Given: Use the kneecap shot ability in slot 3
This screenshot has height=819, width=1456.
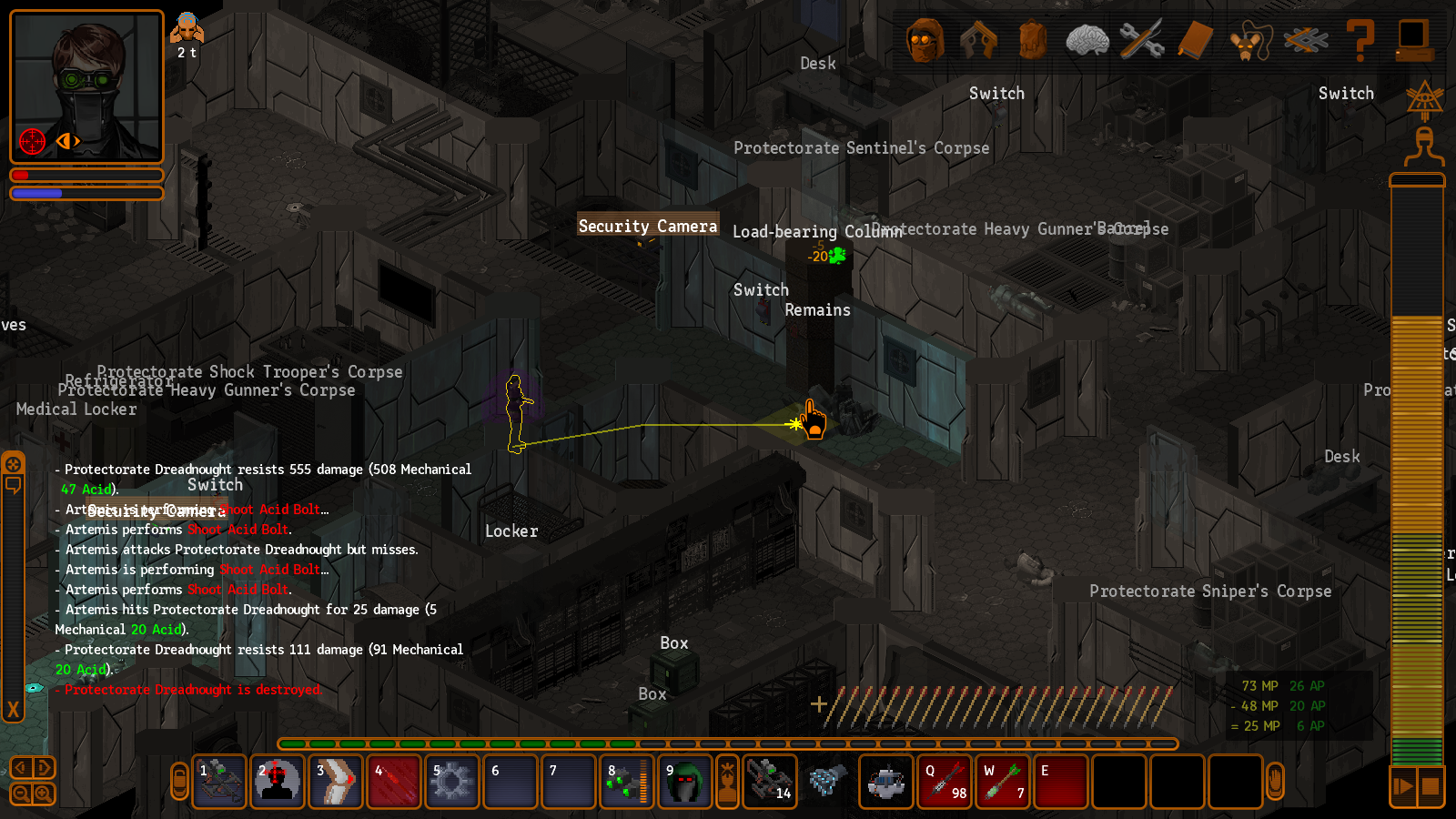Looking at the screenshot, I should [336, 782].
